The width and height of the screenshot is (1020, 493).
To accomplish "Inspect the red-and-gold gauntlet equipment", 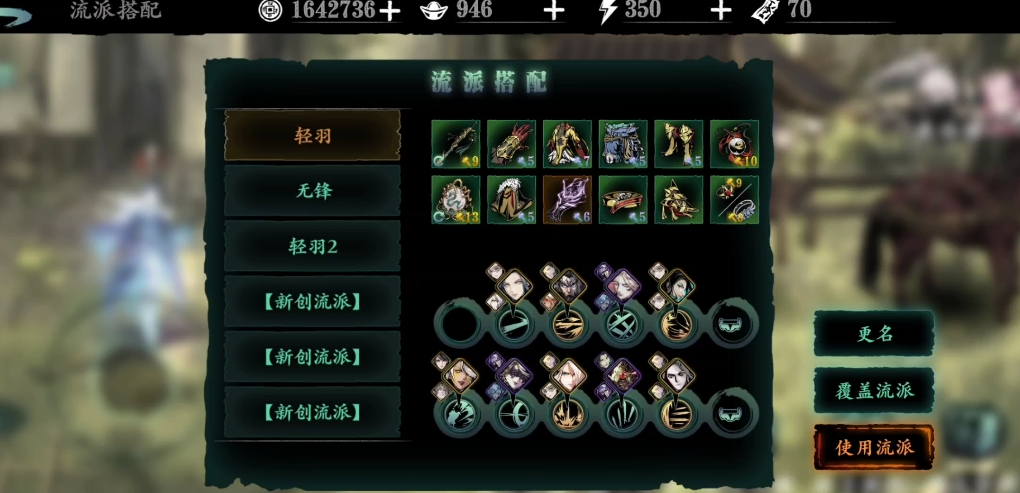I will [512, 144].
